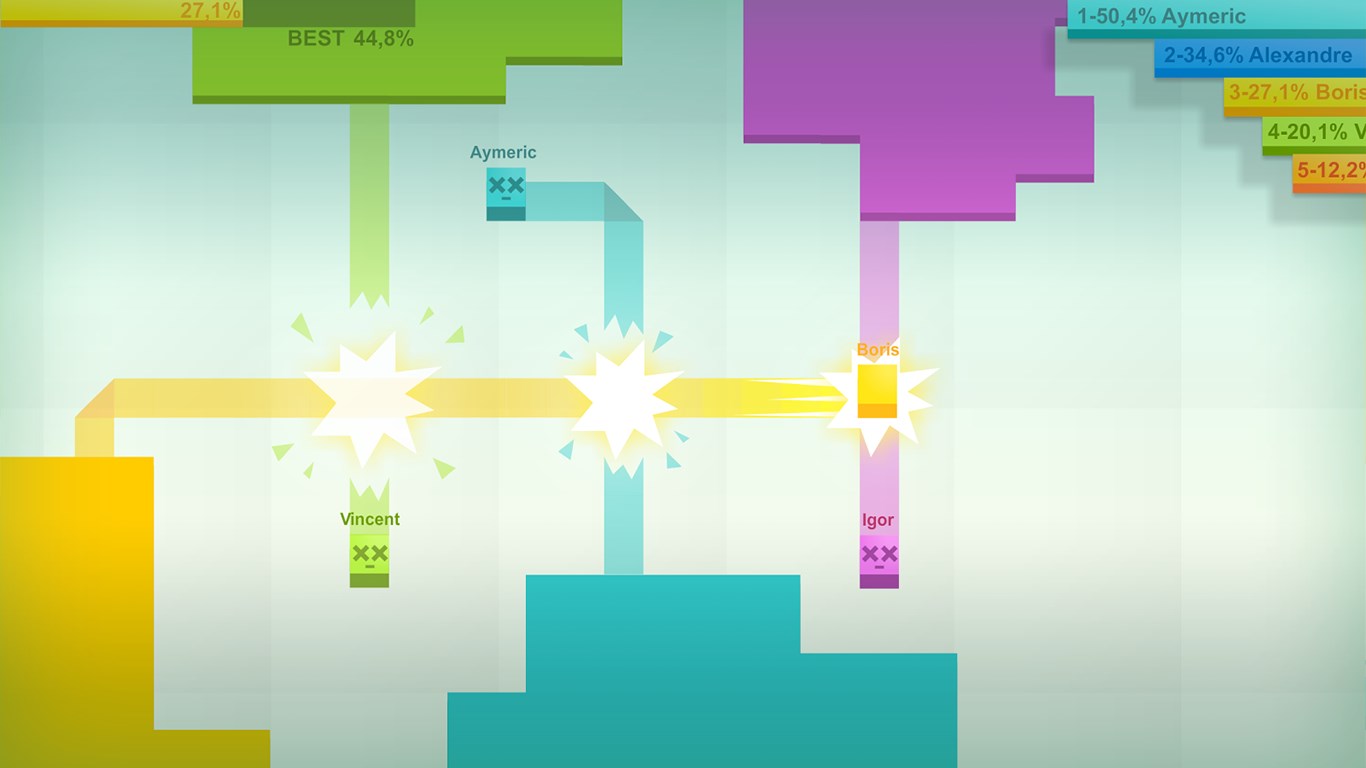Toggle the Vincent name label
The image size is (1366, 768).
(x=369, y=519)
